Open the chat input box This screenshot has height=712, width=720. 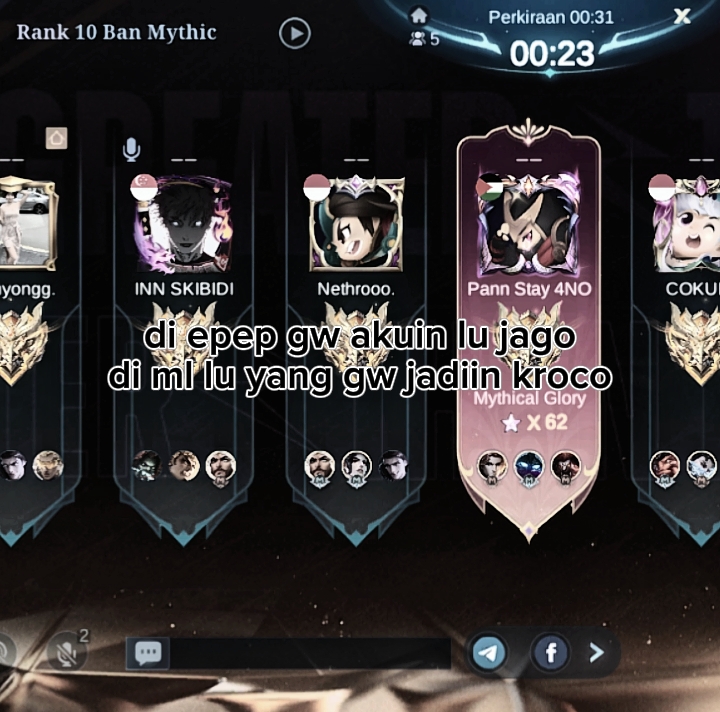pos(290,653)
